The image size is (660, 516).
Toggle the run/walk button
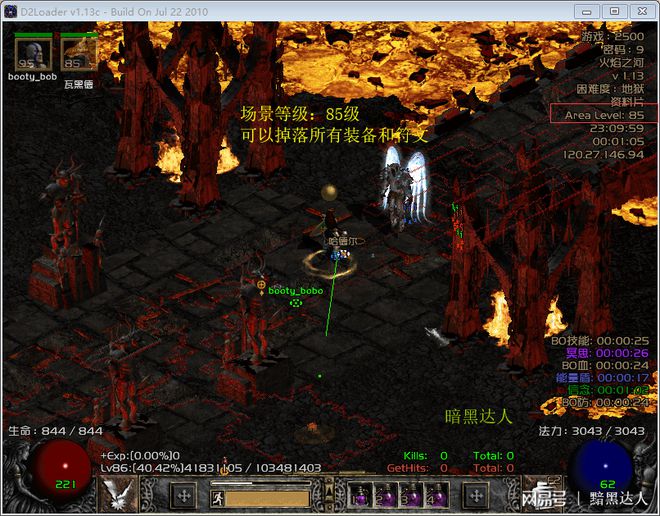click(215, 496)
